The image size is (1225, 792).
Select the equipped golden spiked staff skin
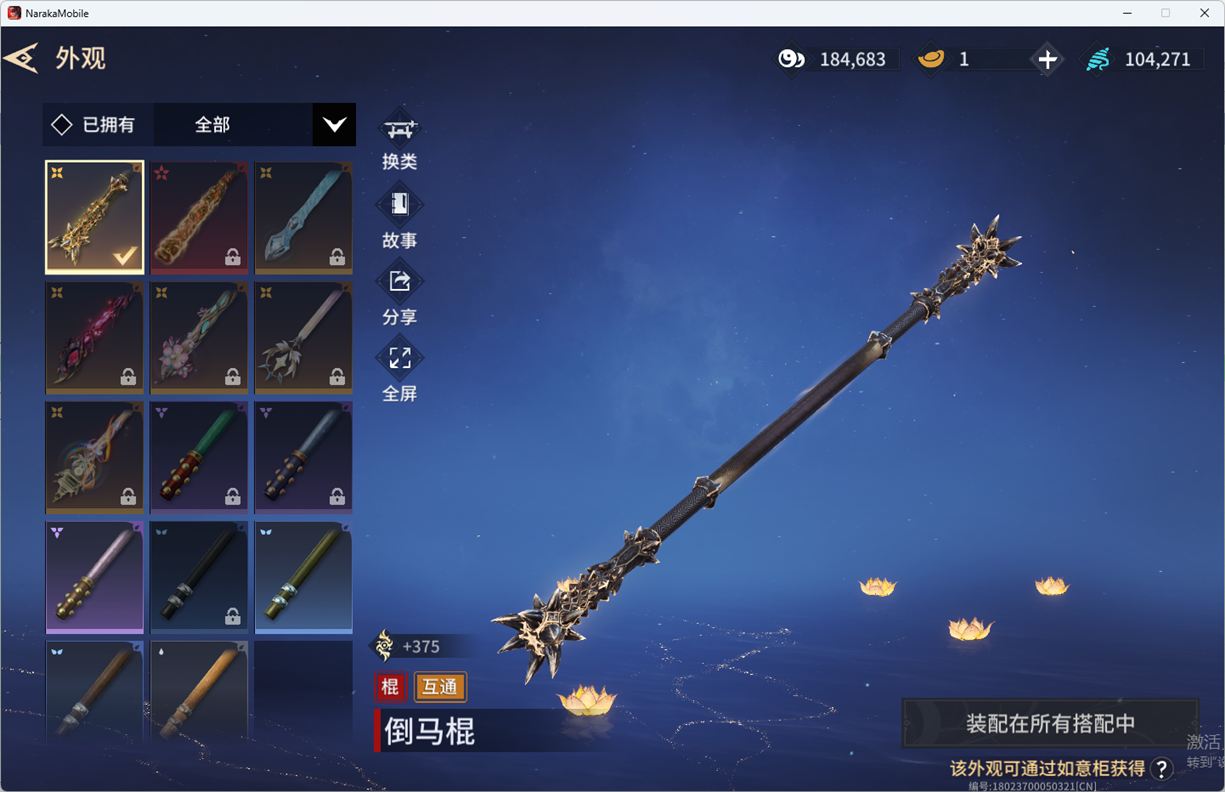[x=95, y=217]
